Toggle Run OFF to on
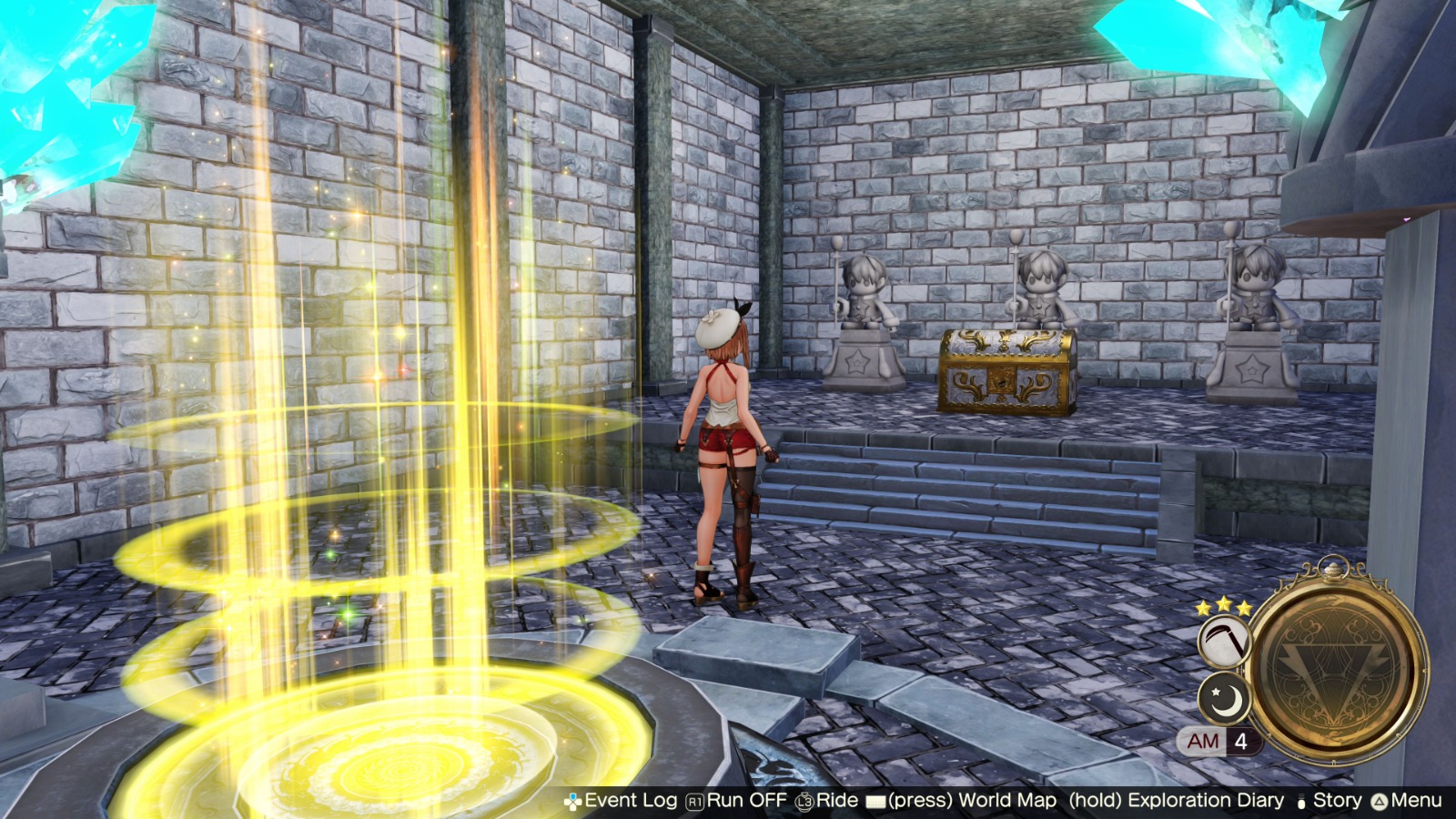Image resolution: width=1456 pixels, height=819 pixels. (746, 802)
